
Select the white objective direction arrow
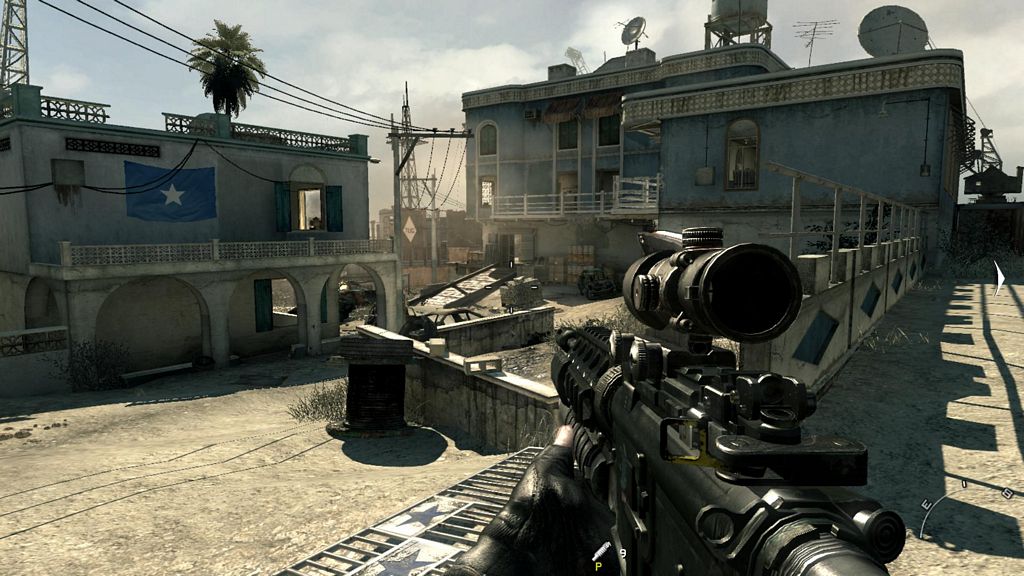pos(998,277)
